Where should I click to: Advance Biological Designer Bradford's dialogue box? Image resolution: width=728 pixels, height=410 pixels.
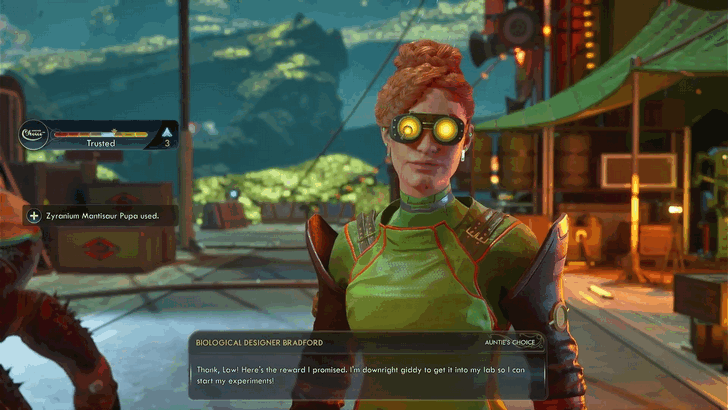(364, 374)
